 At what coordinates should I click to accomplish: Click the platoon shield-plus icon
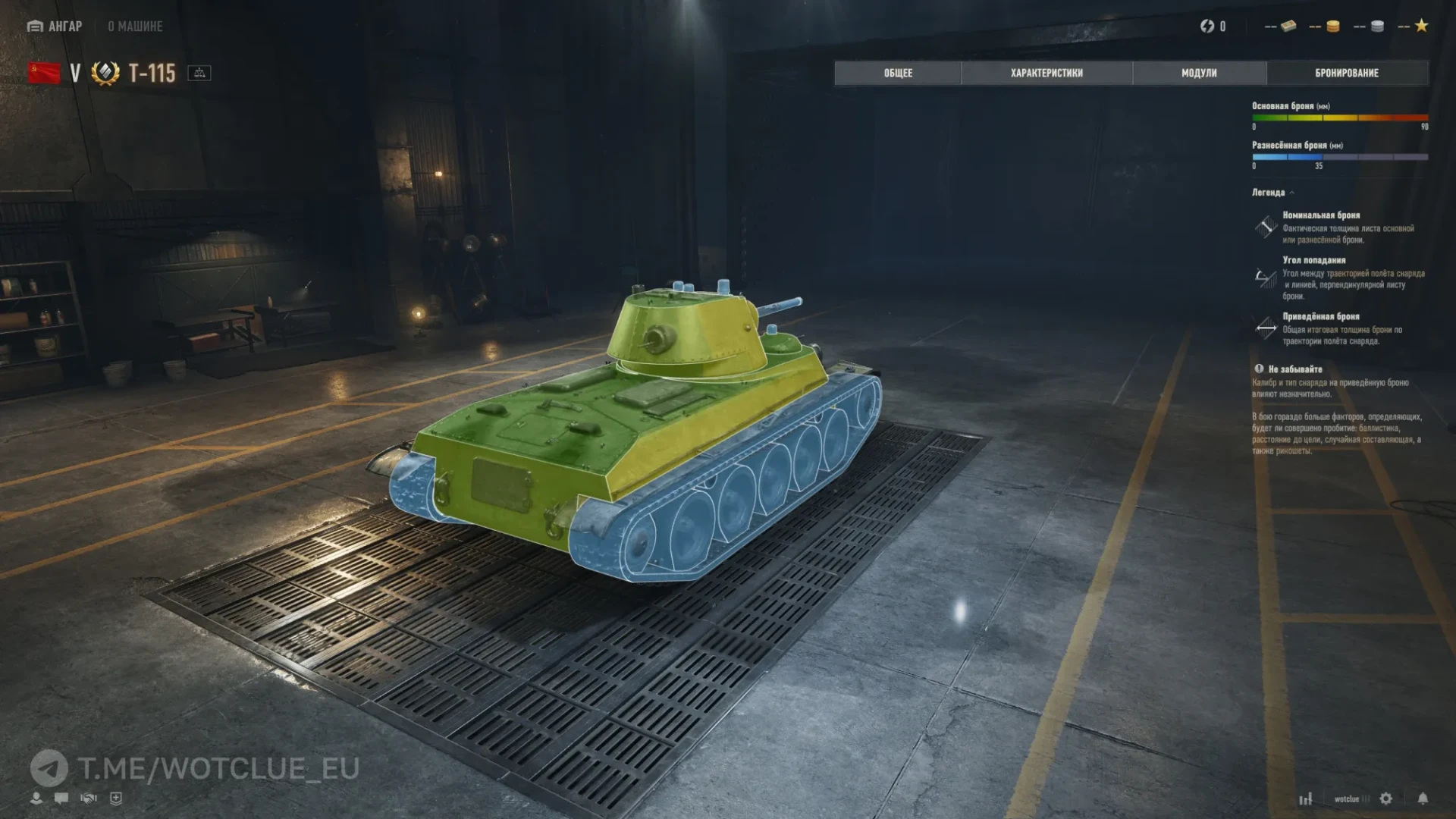(x=115, y=798)
